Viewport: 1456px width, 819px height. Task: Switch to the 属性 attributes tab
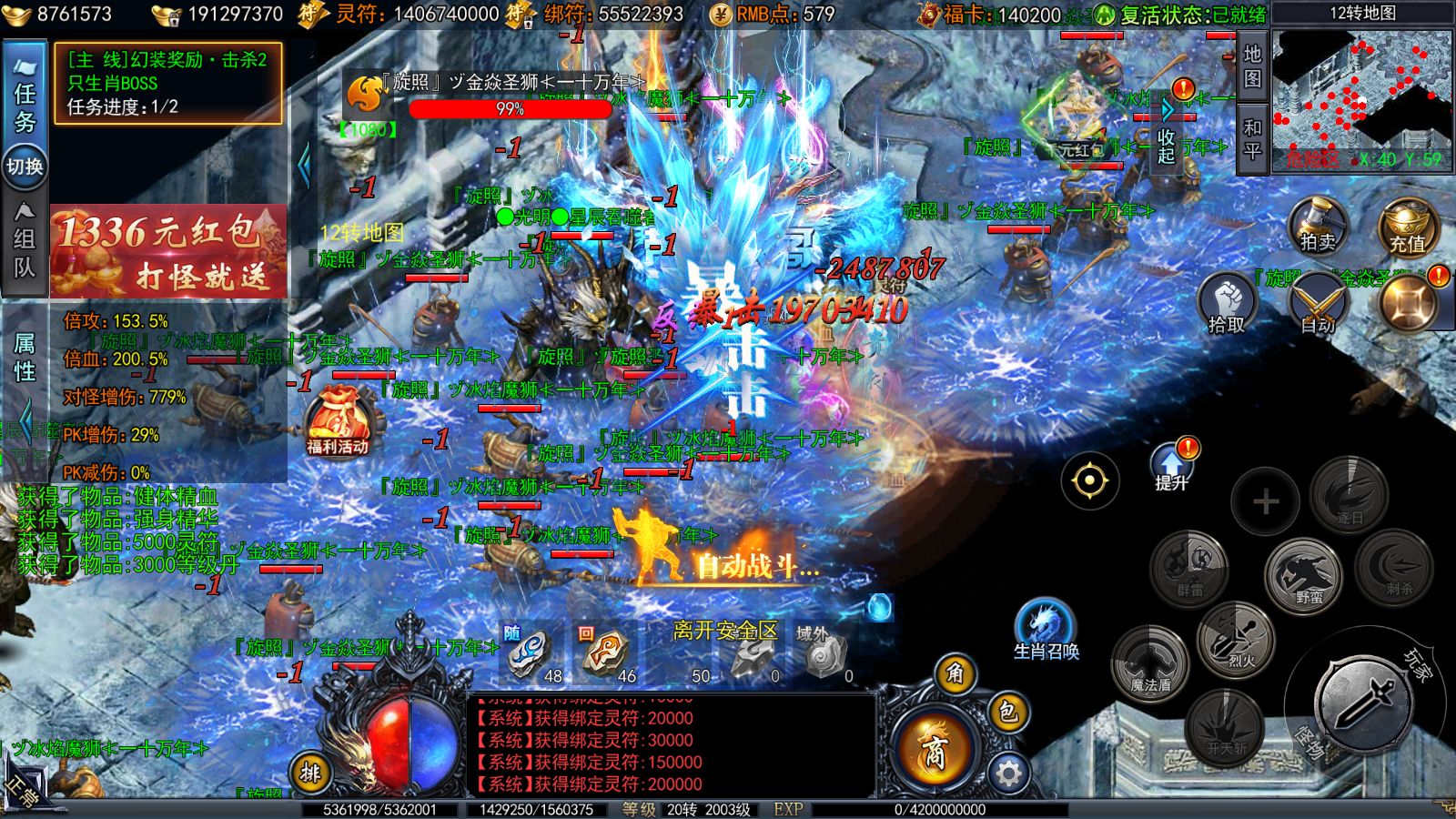[25, 355]
